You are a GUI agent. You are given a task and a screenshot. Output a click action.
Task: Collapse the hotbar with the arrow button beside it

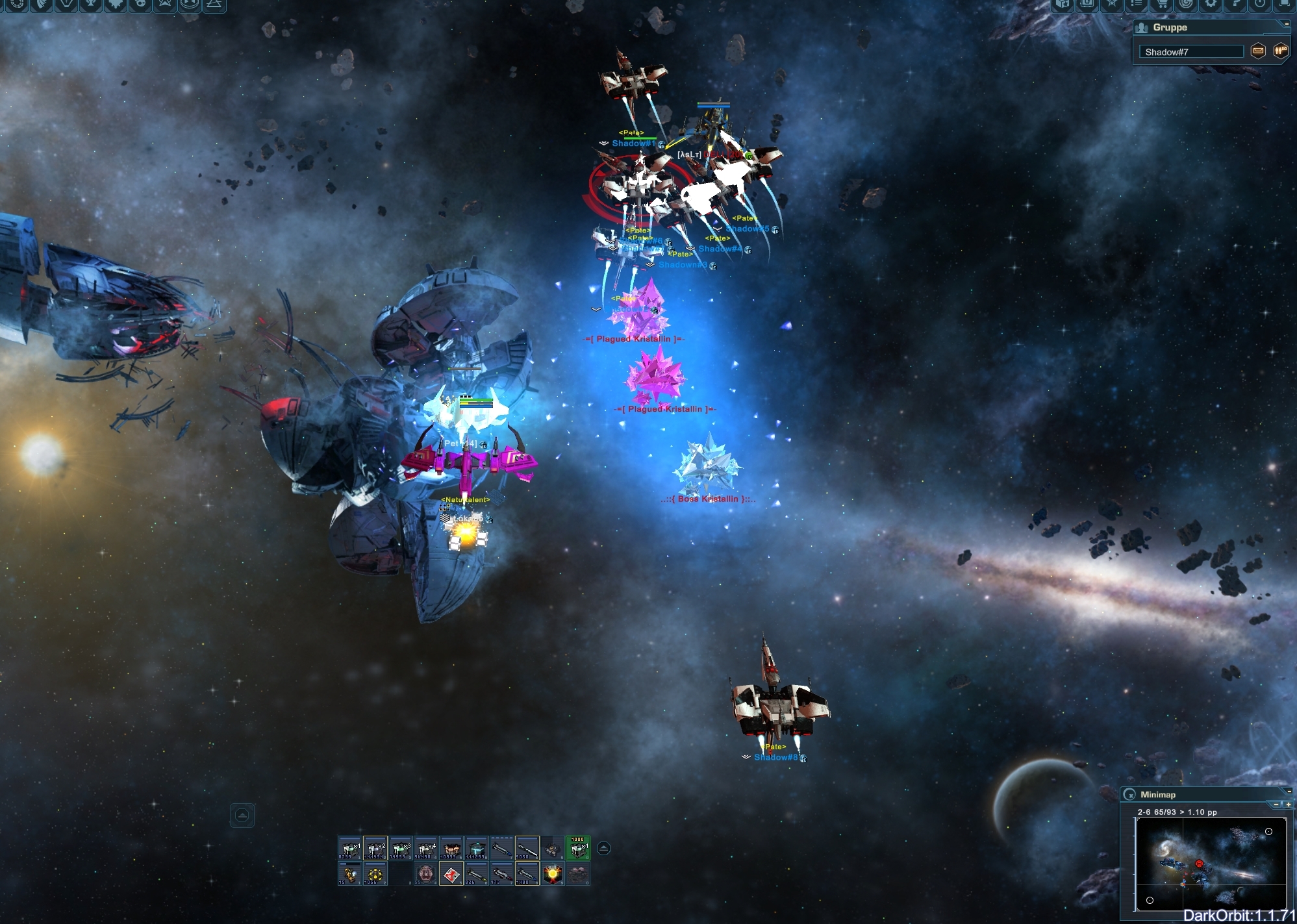(603, 848)
